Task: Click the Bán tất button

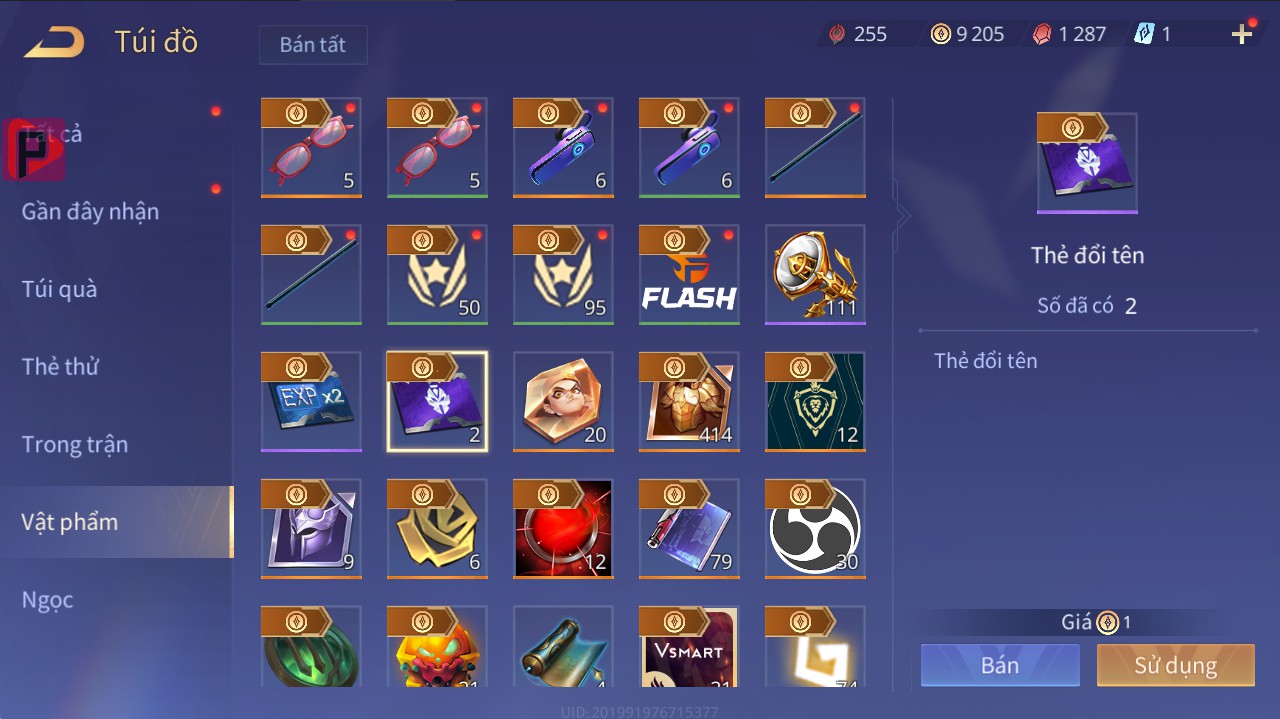Action: pyautogui.click(x=313, y=45)
